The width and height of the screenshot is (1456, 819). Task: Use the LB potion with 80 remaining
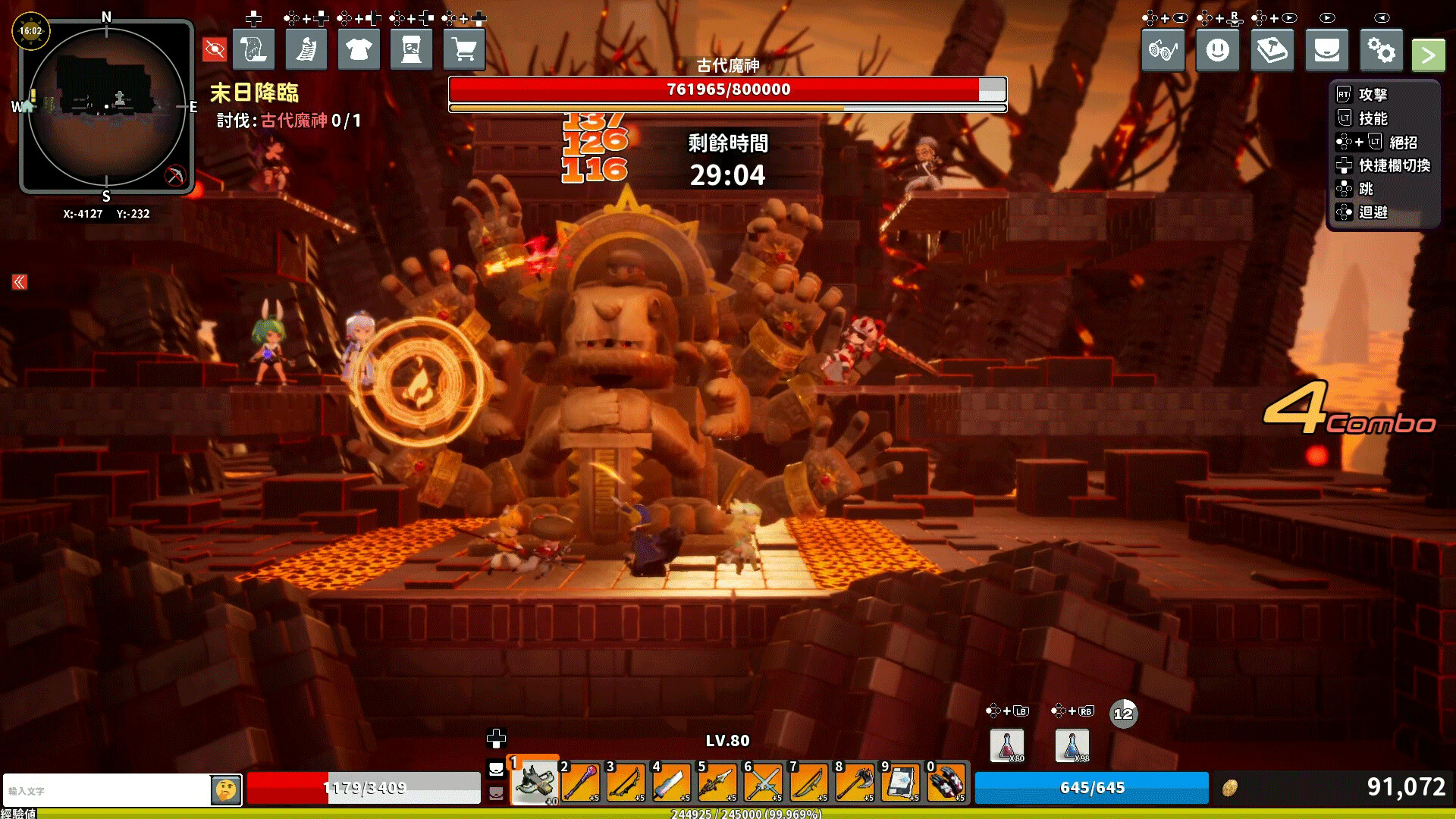tap(1006, 745)
